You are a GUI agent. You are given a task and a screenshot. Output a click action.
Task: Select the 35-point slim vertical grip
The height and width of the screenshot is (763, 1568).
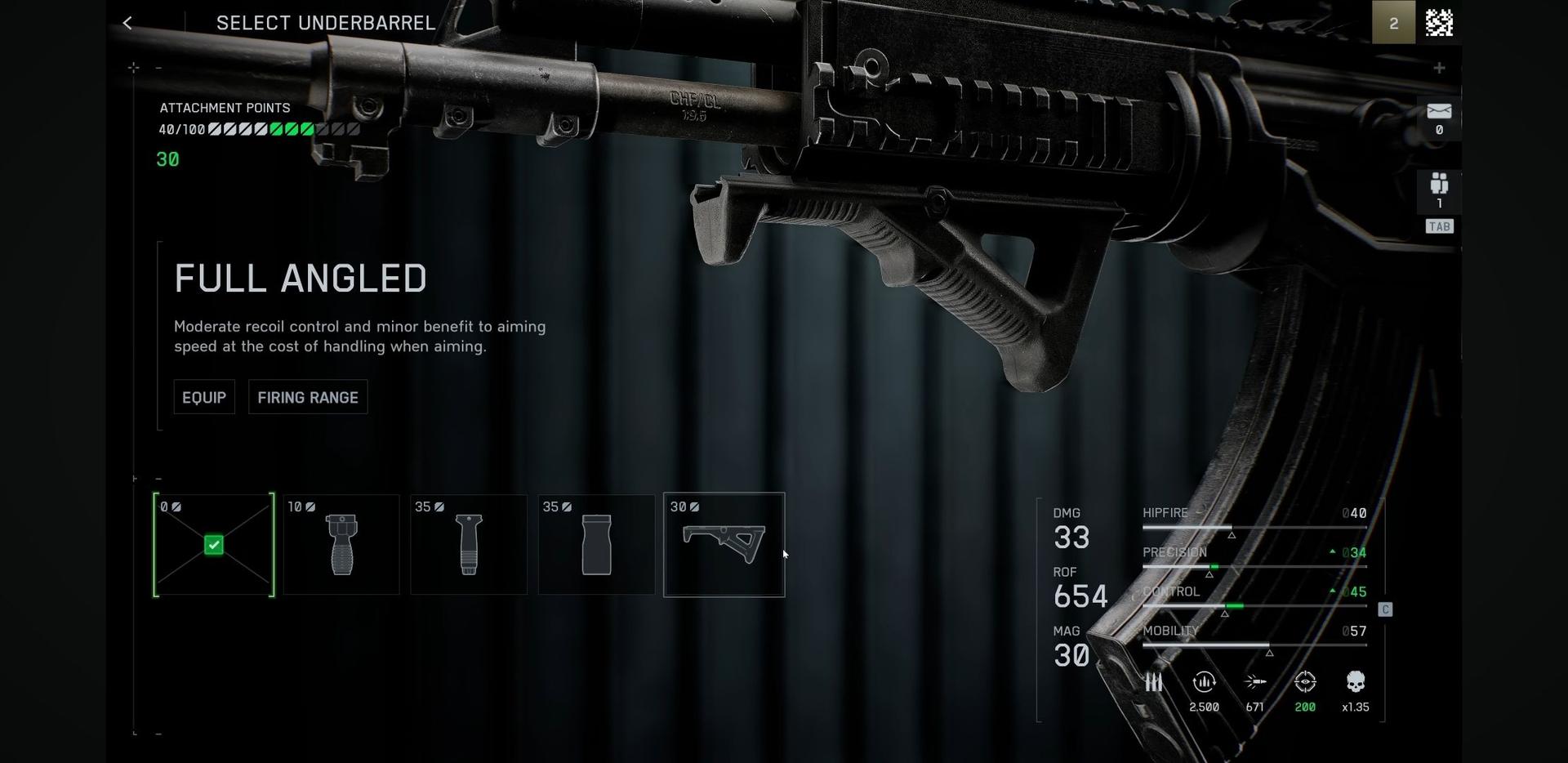(469, 545)
